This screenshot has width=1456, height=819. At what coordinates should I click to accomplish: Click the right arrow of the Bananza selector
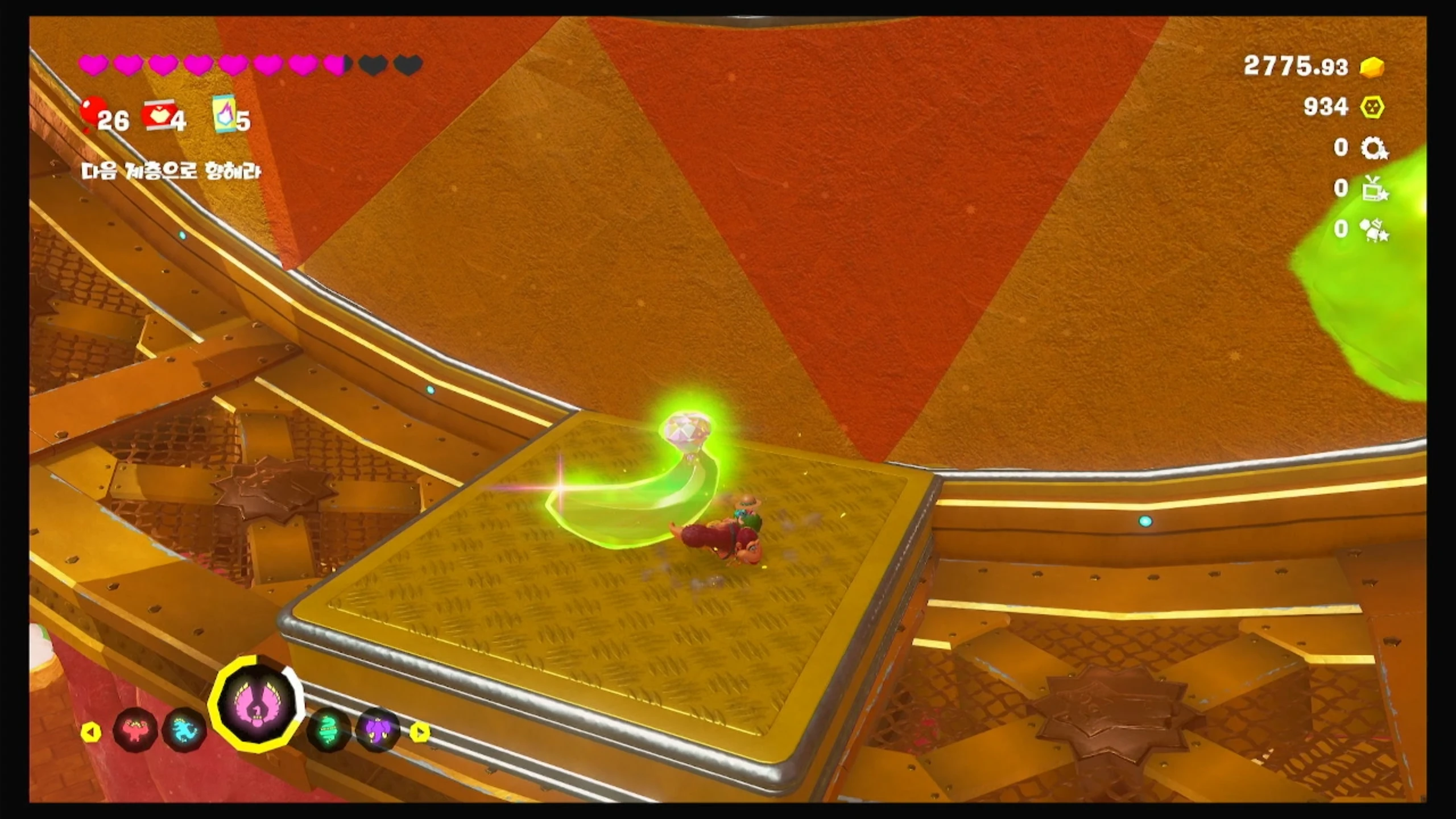(420, 731)
